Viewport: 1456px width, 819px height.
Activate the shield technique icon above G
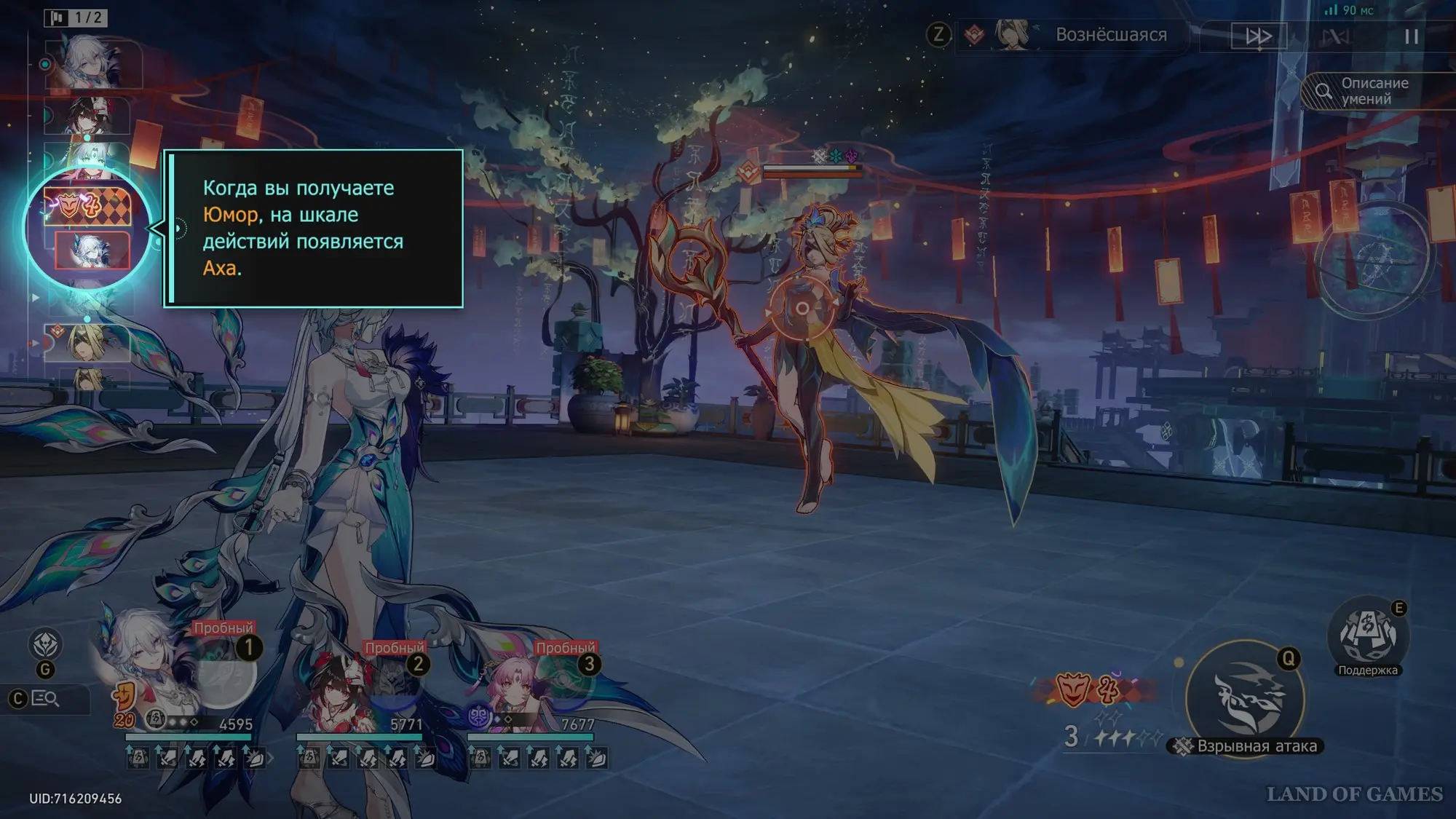coord(45,644)
